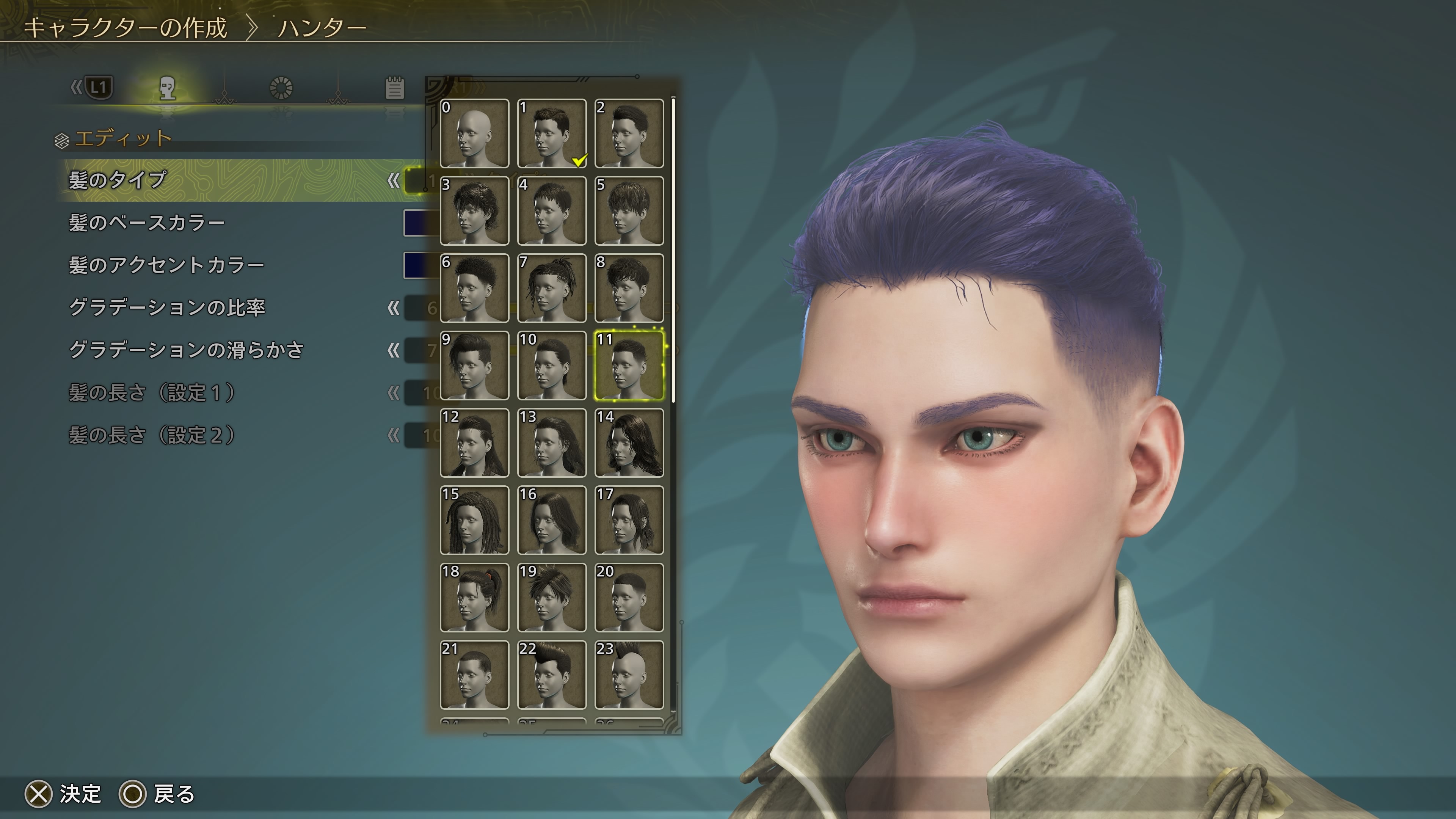Viewport: 1456px width, 819px height.
Task: Open the circular wheel tab
Action: 281,88
